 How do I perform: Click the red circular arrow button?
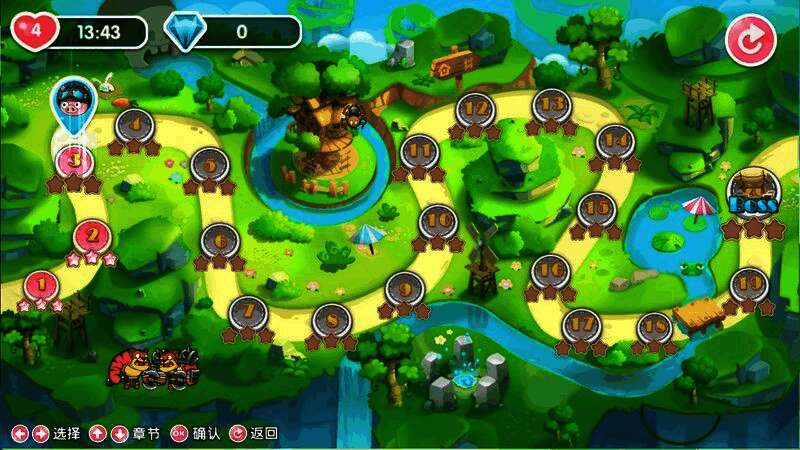pos(750,40)
